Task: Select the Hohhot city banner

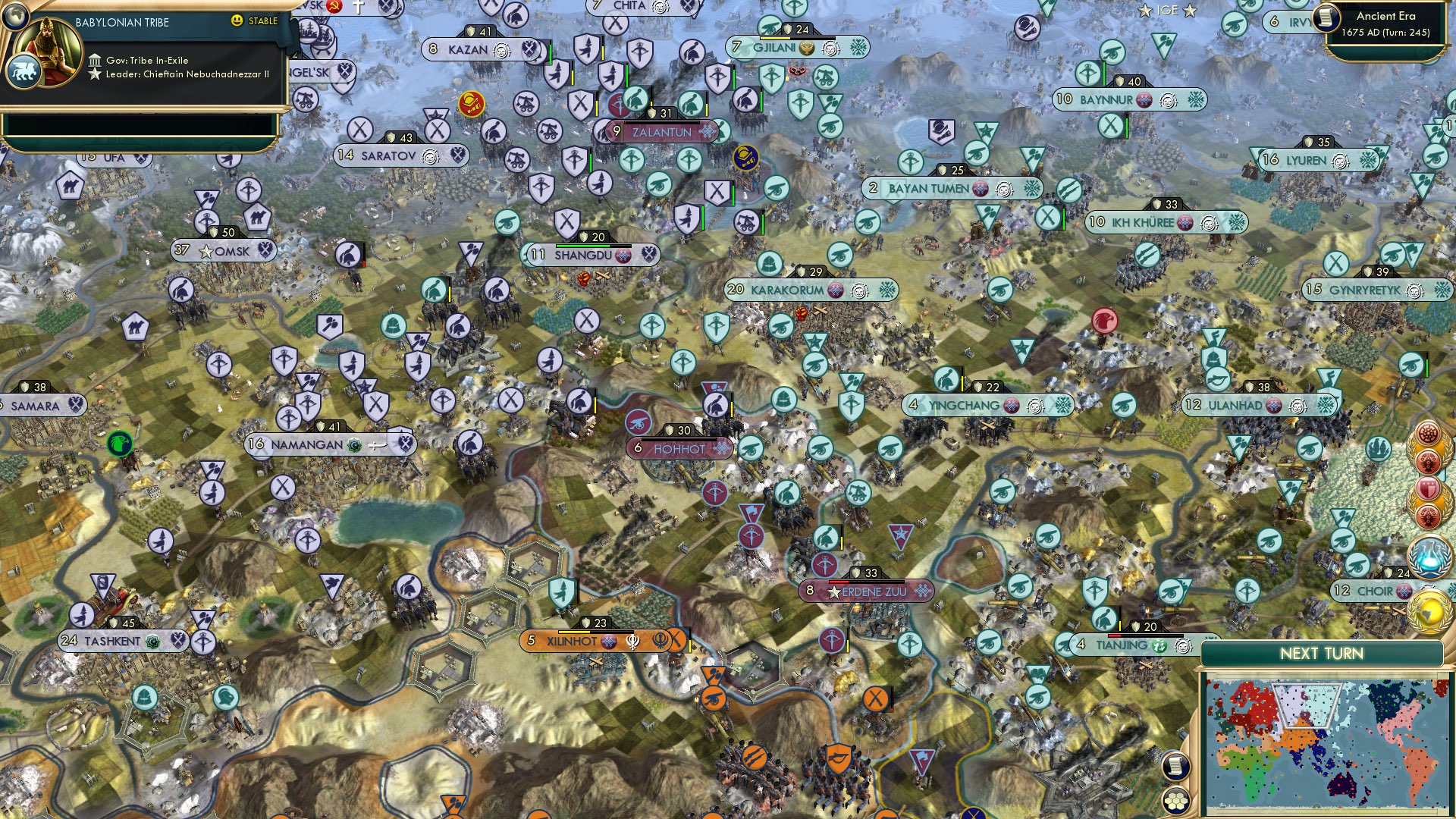Action: pos(679,449)
